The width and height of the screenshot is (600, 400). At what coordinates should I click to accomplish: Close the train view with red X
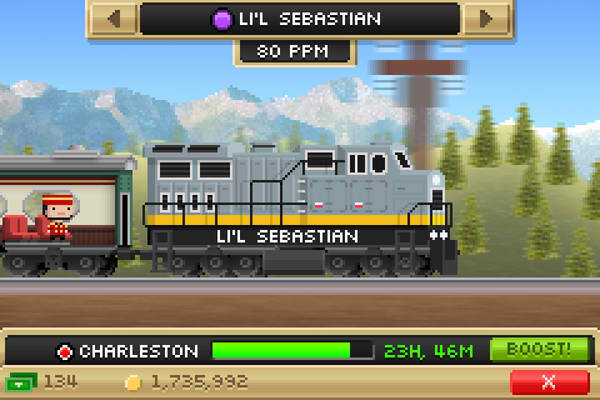tap(549, 382)
